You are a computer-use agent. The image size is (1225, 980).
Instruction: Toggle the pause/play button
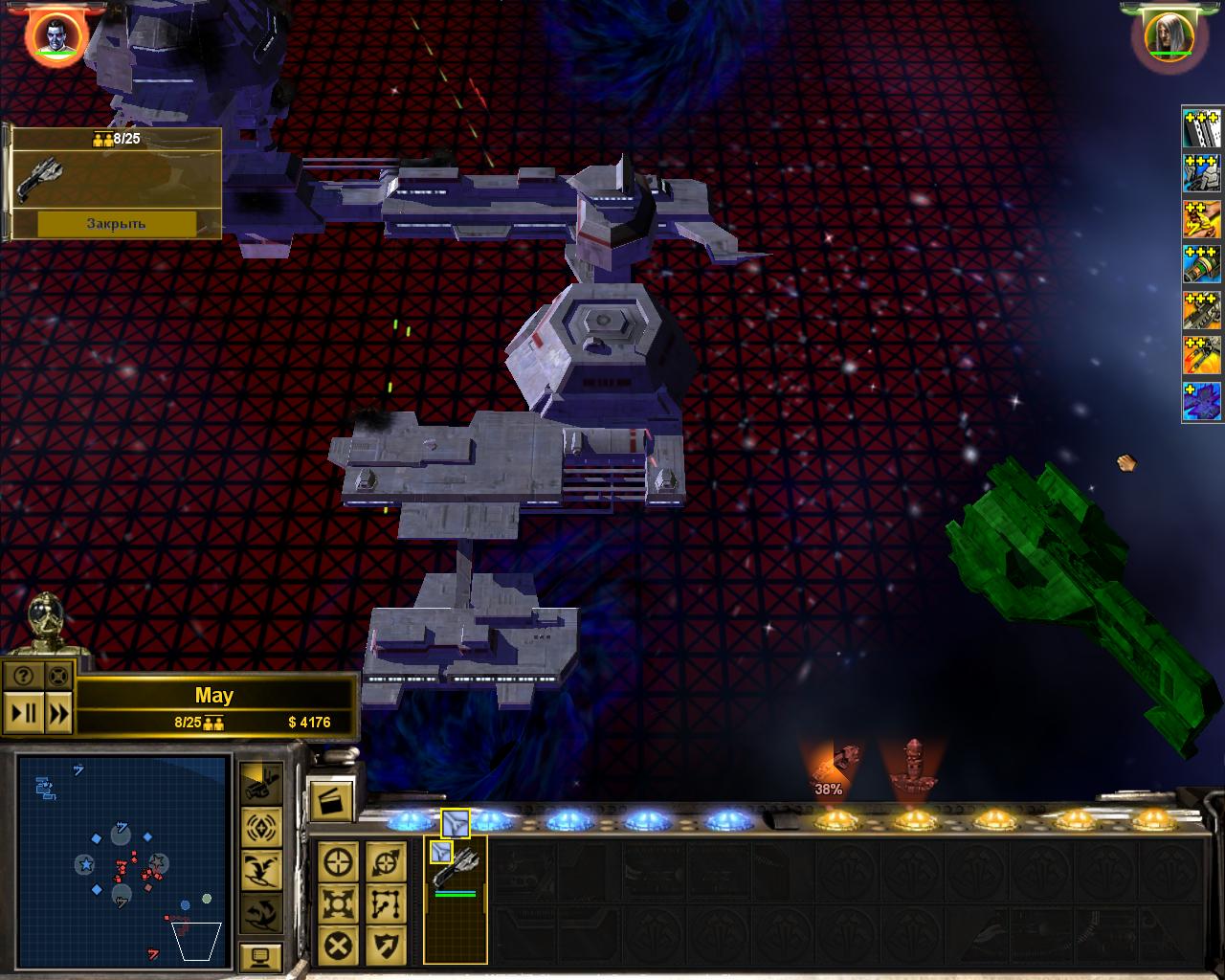[23, 713]
